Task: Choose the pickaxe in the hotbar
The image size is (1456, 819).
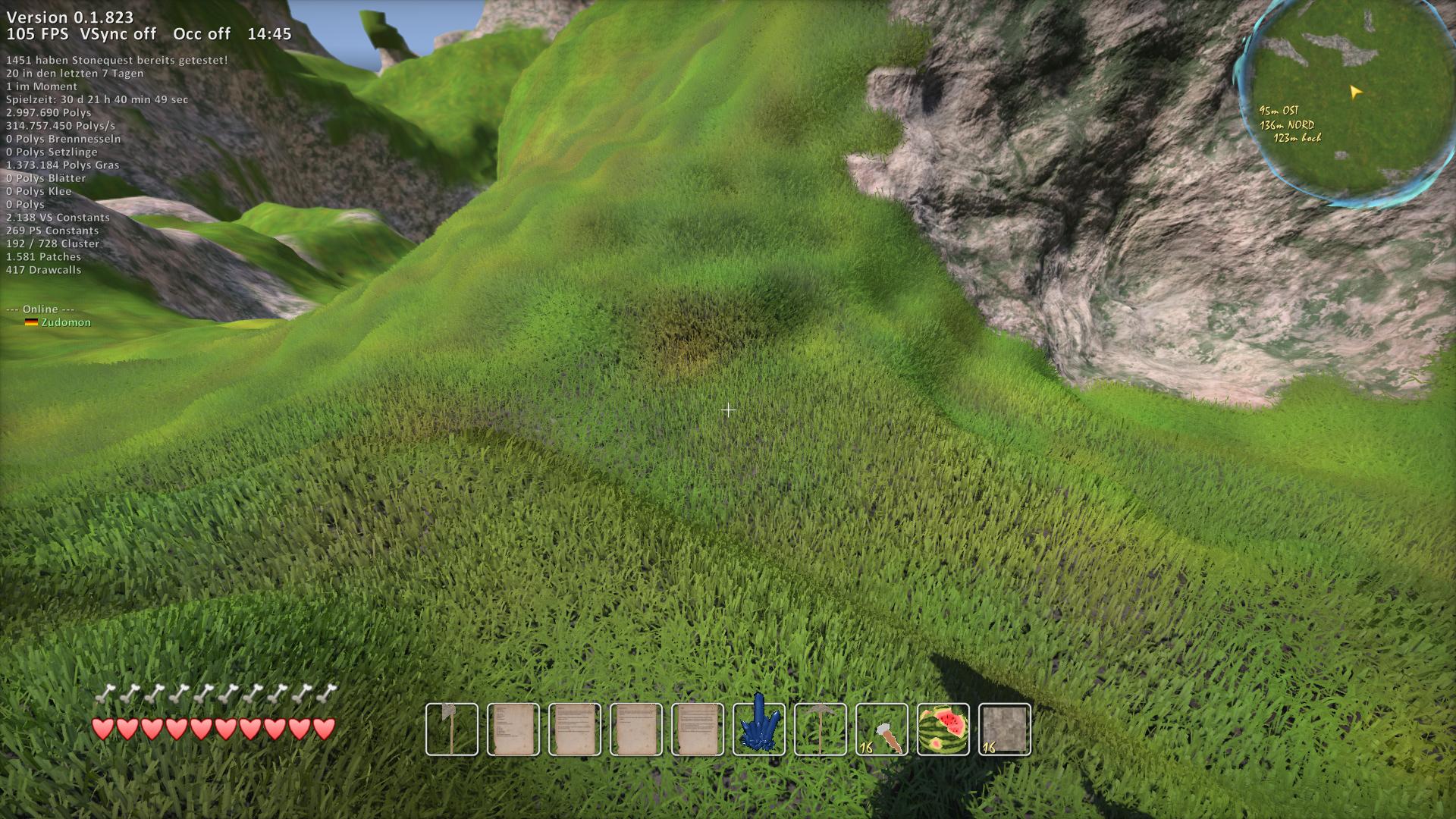Action: [x=821, y=730]
